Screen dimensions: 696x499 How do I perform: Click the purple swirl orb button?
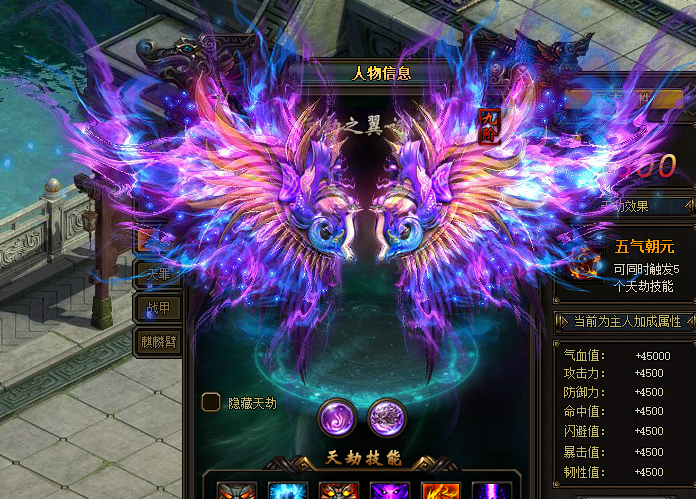click(335, 416)
